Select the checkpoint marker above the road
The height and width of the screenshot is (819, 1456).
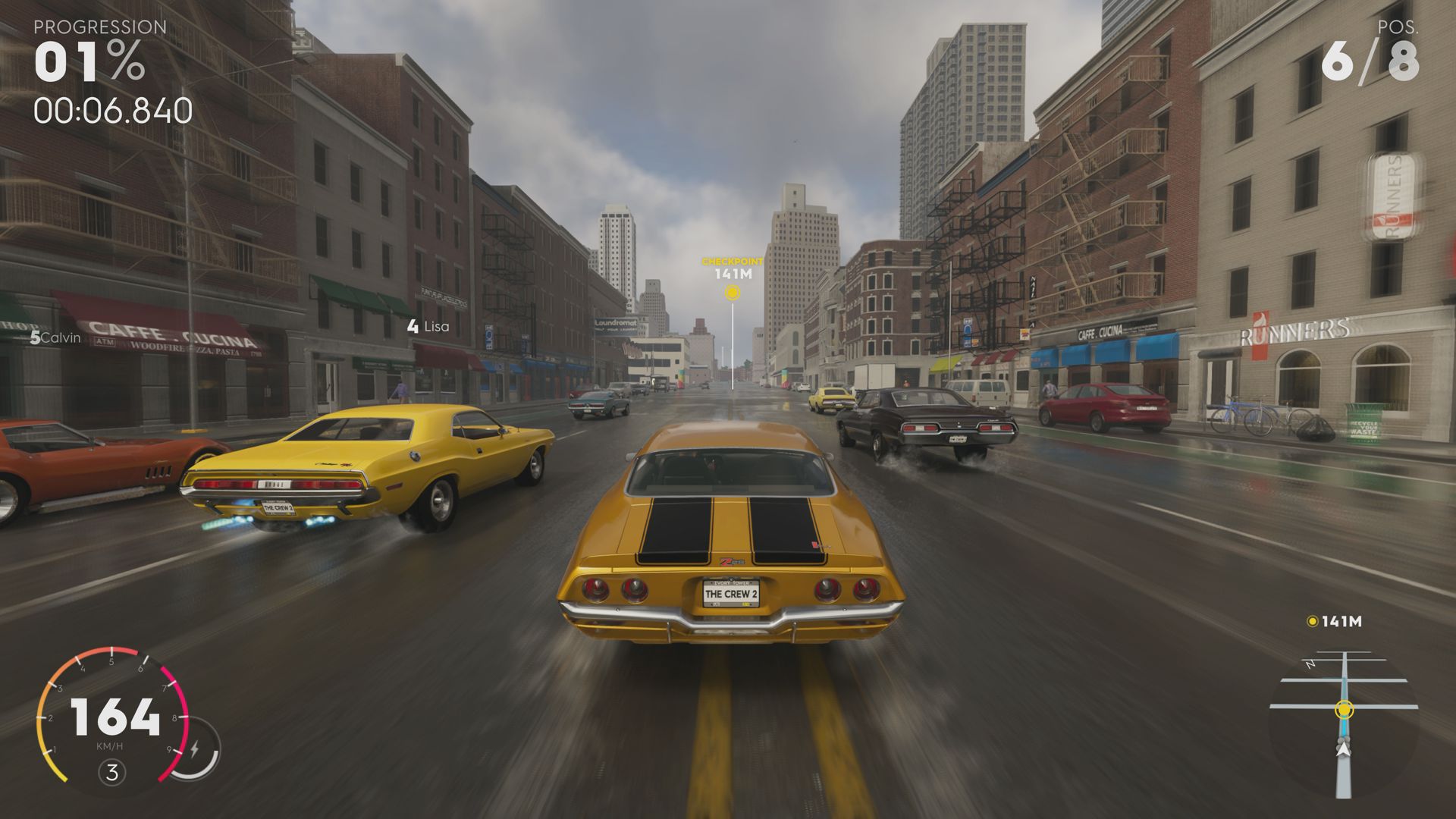730,293
